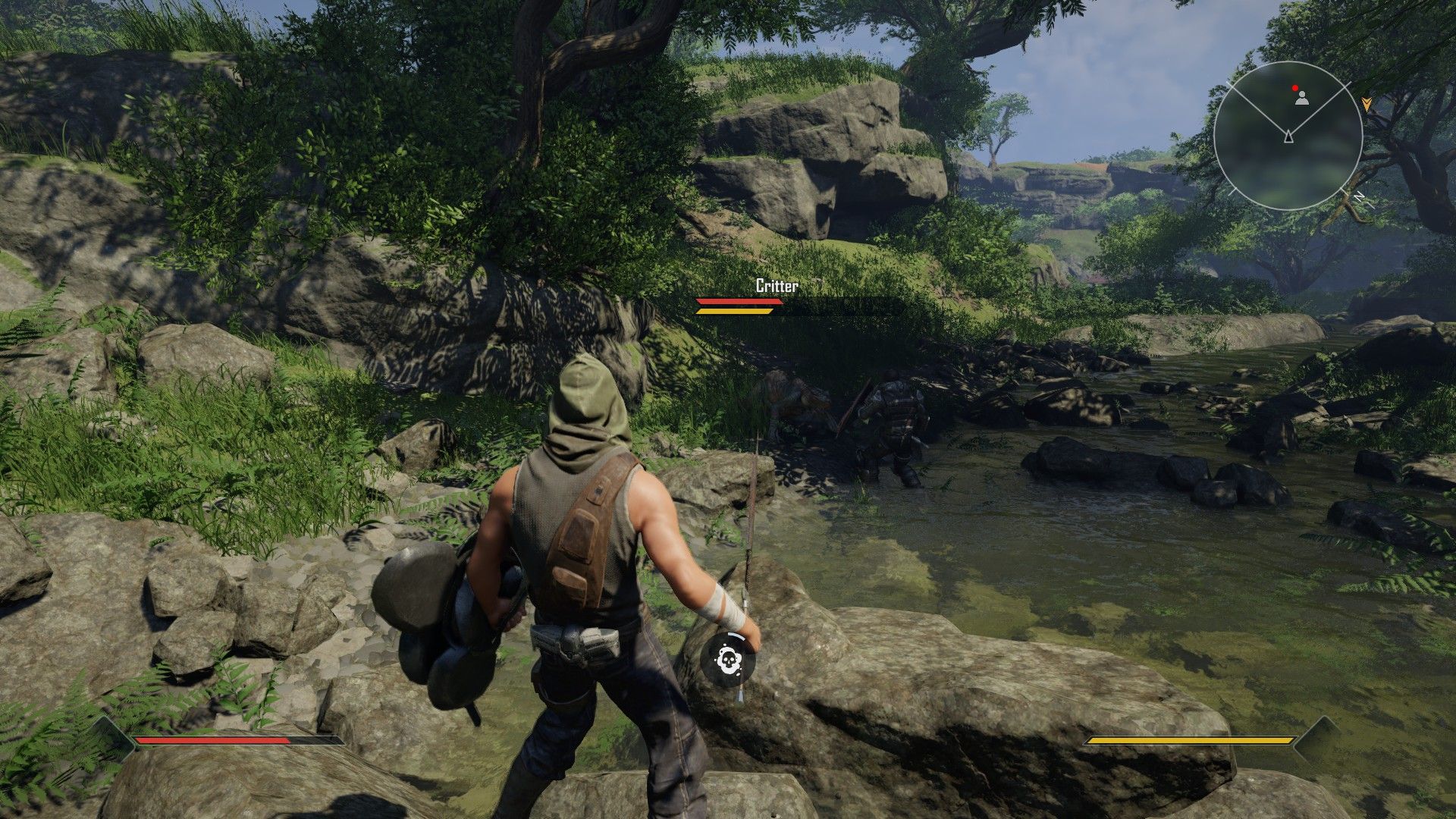Select the companion marker on the minimap

pyautogui.click(x=1301, y=98)
